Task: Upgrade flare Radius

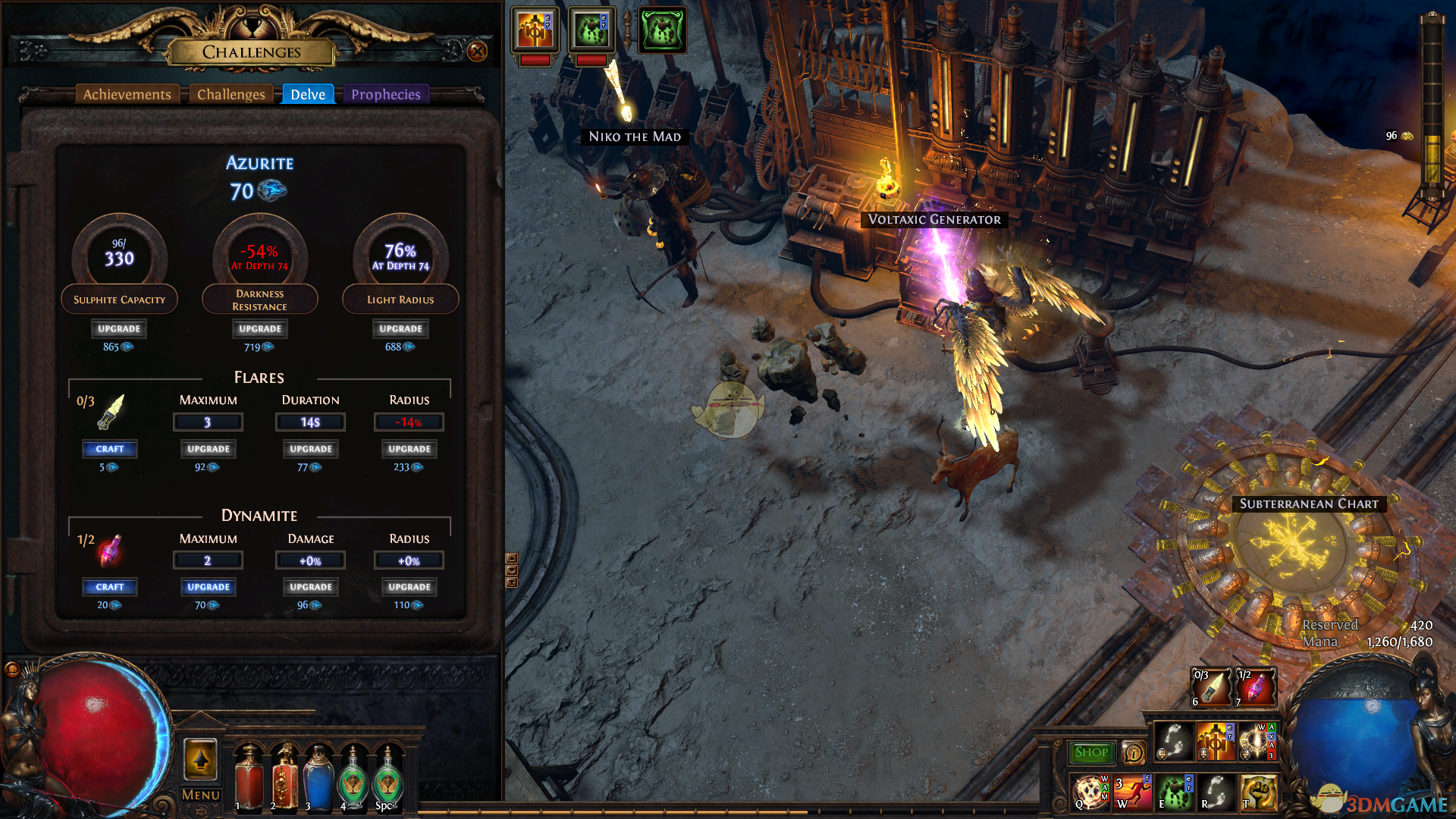Action: coord(409,449)
